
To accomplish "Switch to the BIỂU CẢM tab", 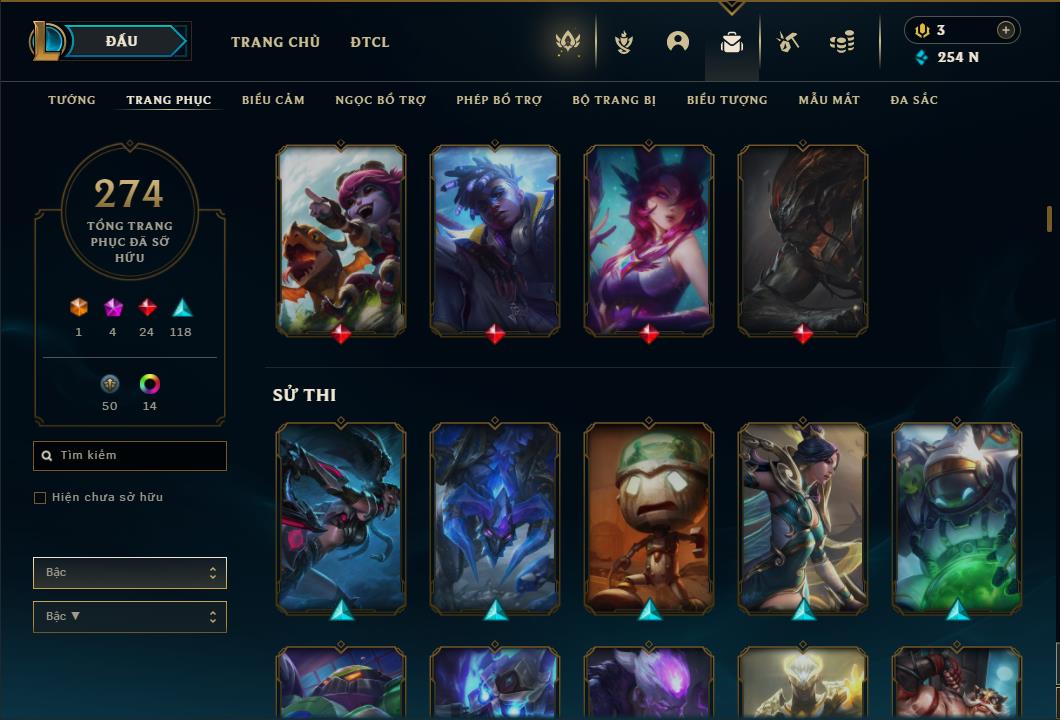I will [x=273, y=100].
